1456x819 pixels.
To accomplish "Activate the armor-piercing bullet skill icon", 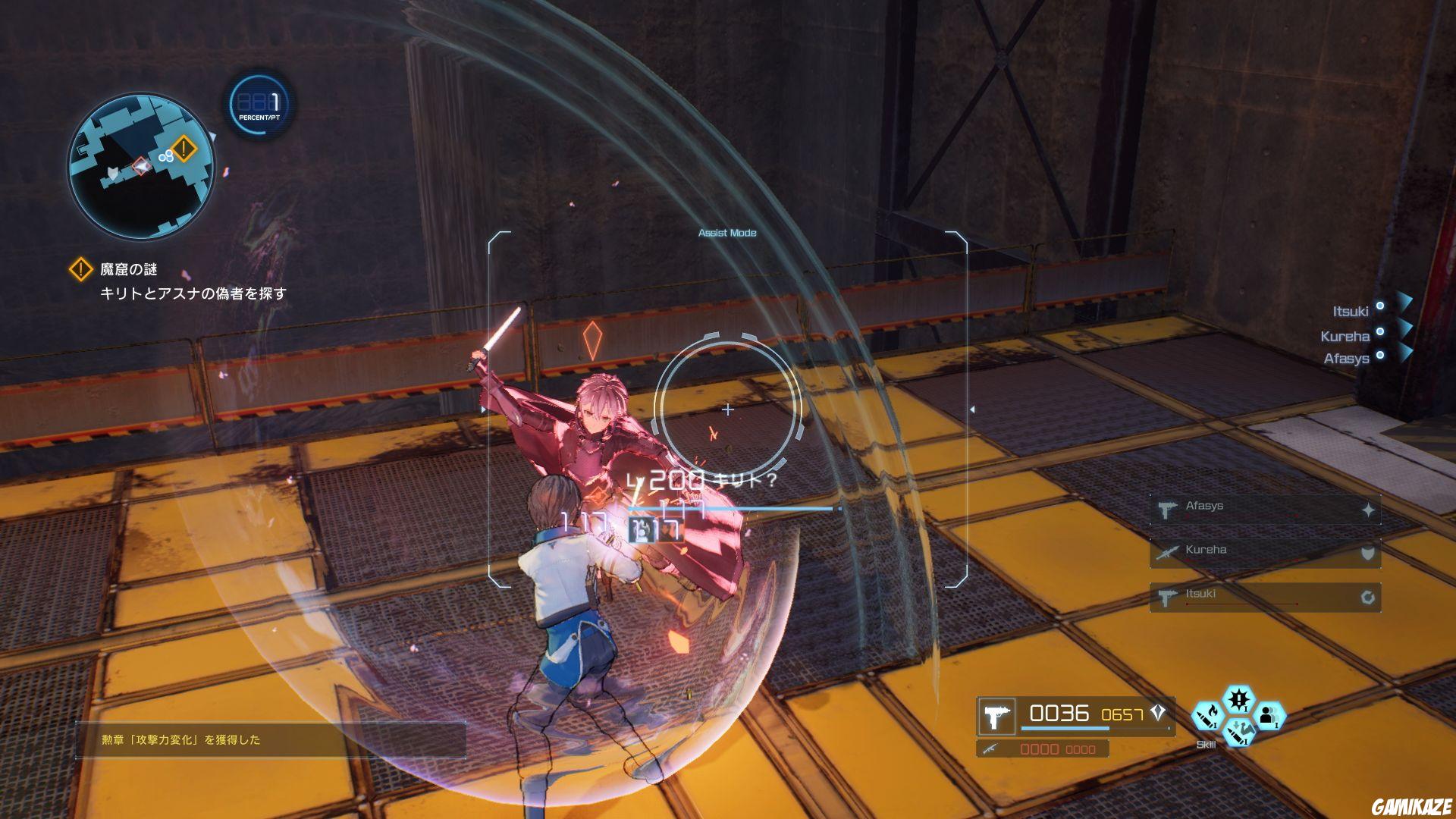I will pyautogui.click(x=1240, y=733).
